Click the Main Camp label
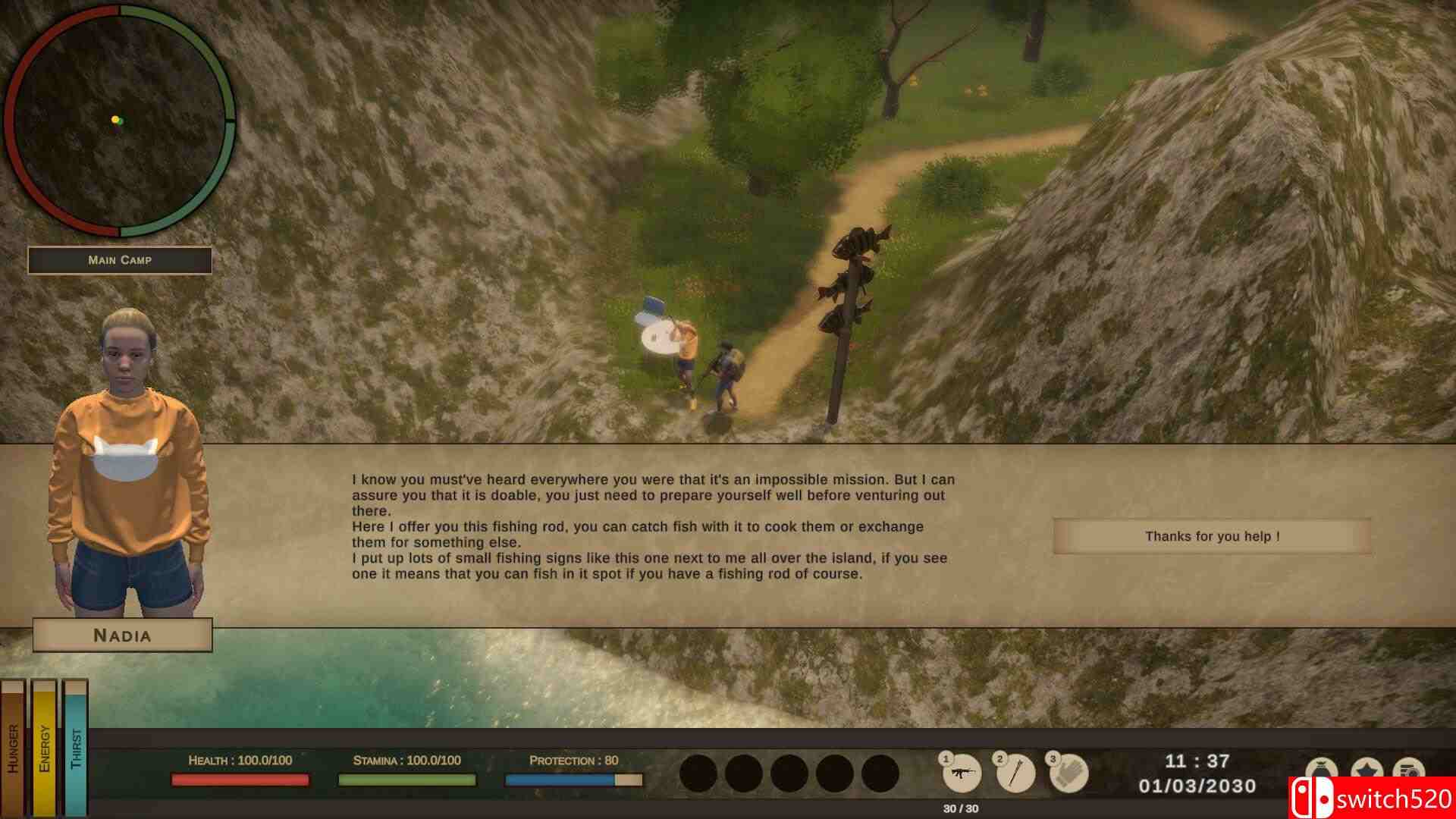Viewport: 1456px width, 819px height. click(119, 260)
